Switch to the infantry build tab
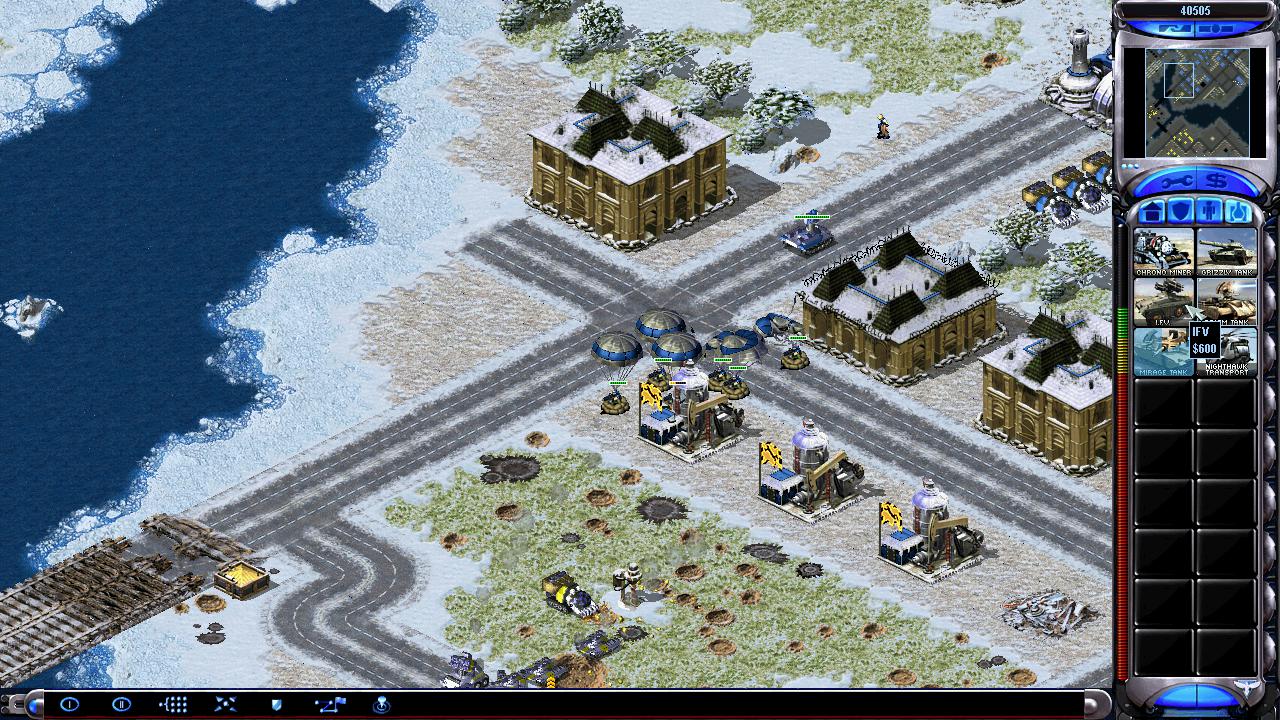 [x=1209, y=212]
